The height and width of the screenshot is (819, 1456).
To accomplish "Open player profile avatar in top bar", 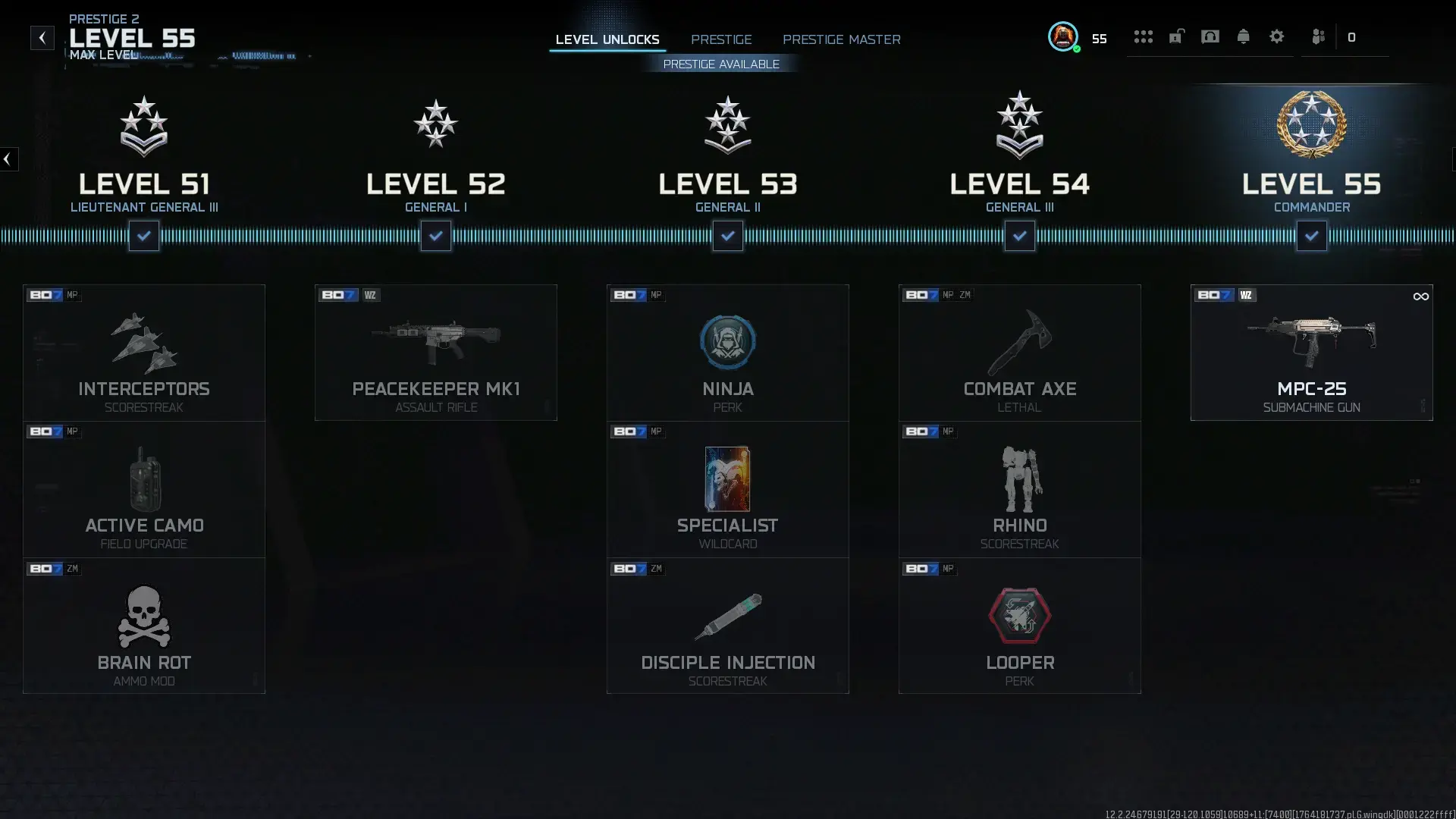I will pyautogui.click(x=1063, y=36).
